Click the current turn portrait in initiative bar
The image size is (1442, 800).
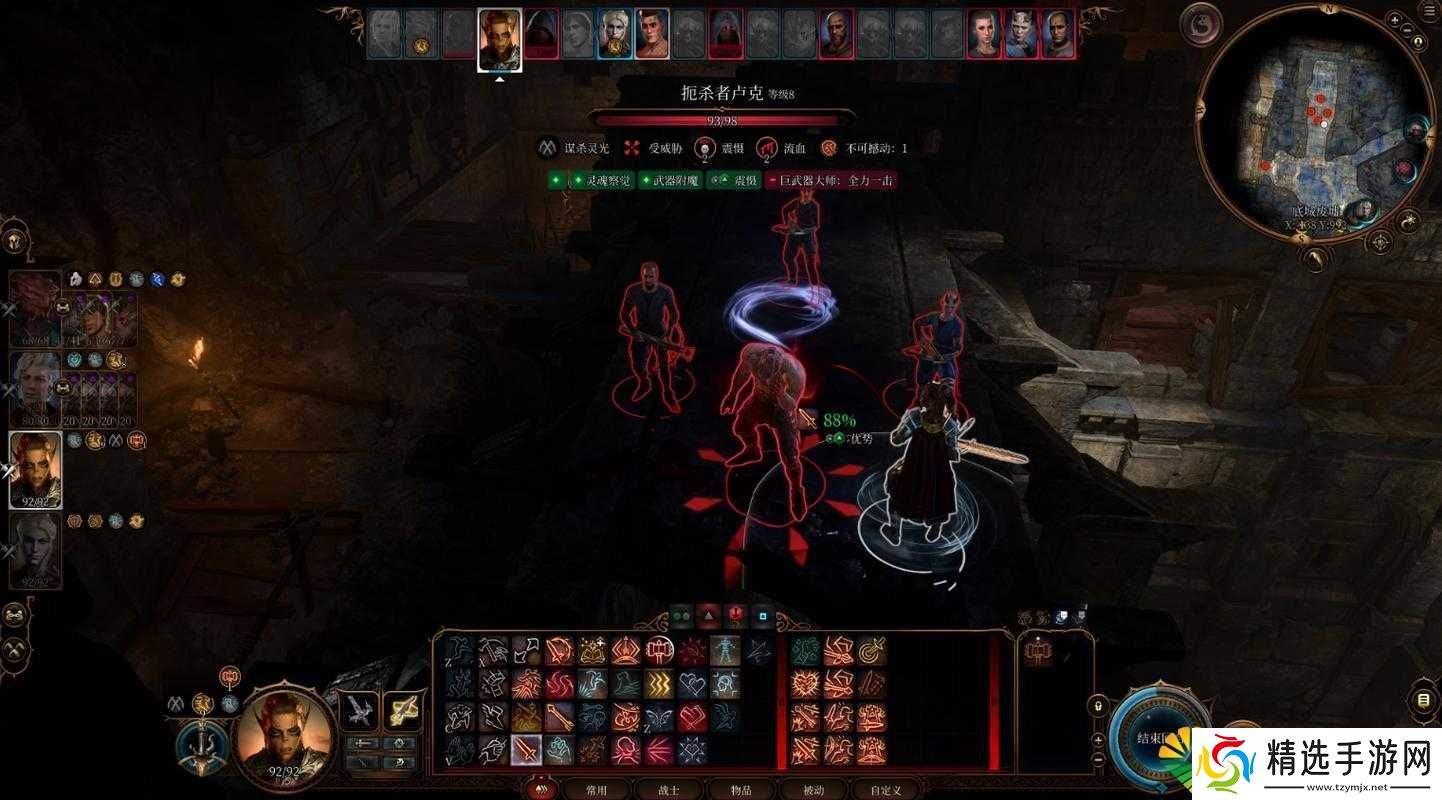pos(499,38)
